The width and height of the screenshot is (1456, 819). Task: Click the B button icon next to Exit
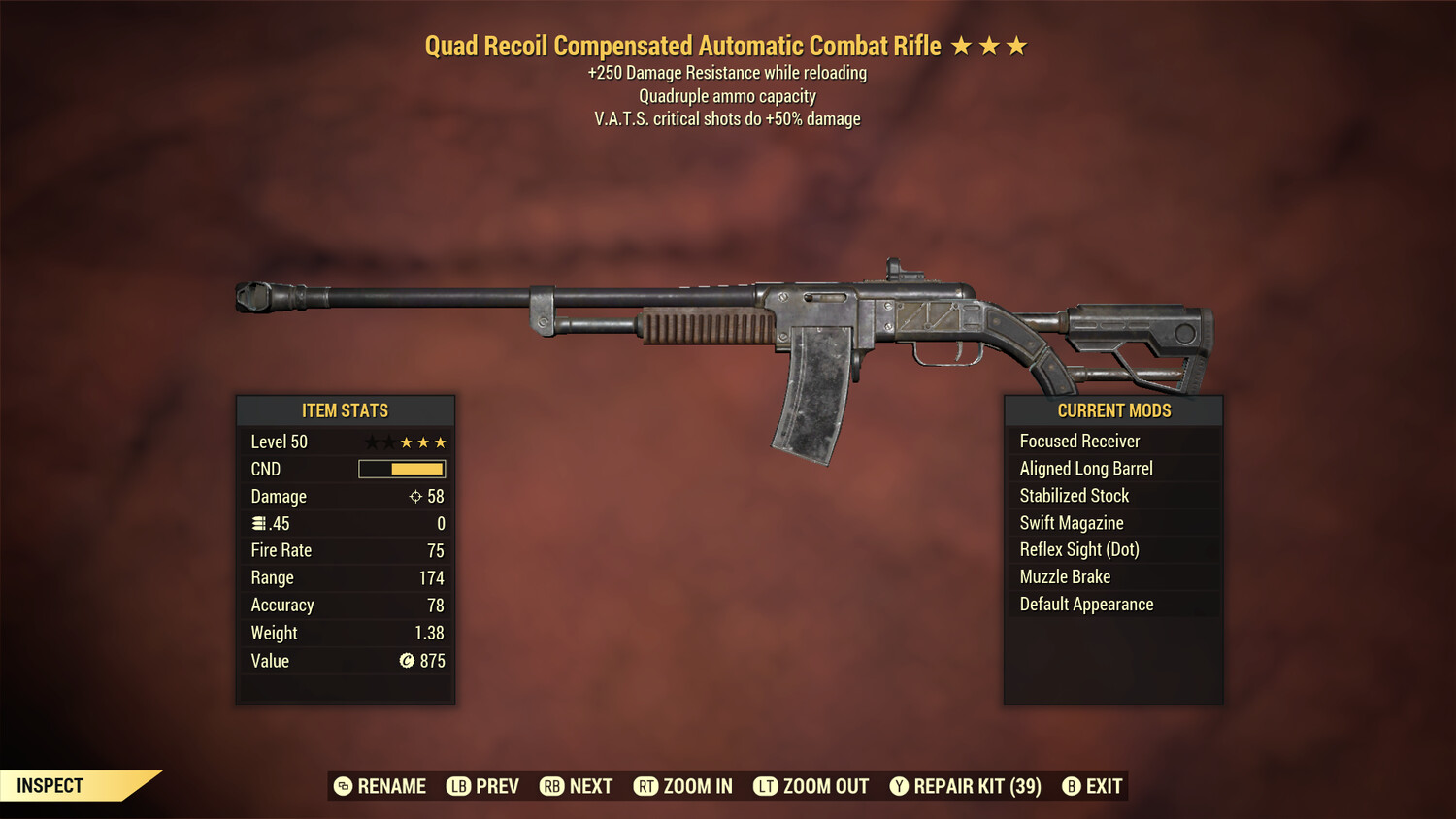[1072, 786]
